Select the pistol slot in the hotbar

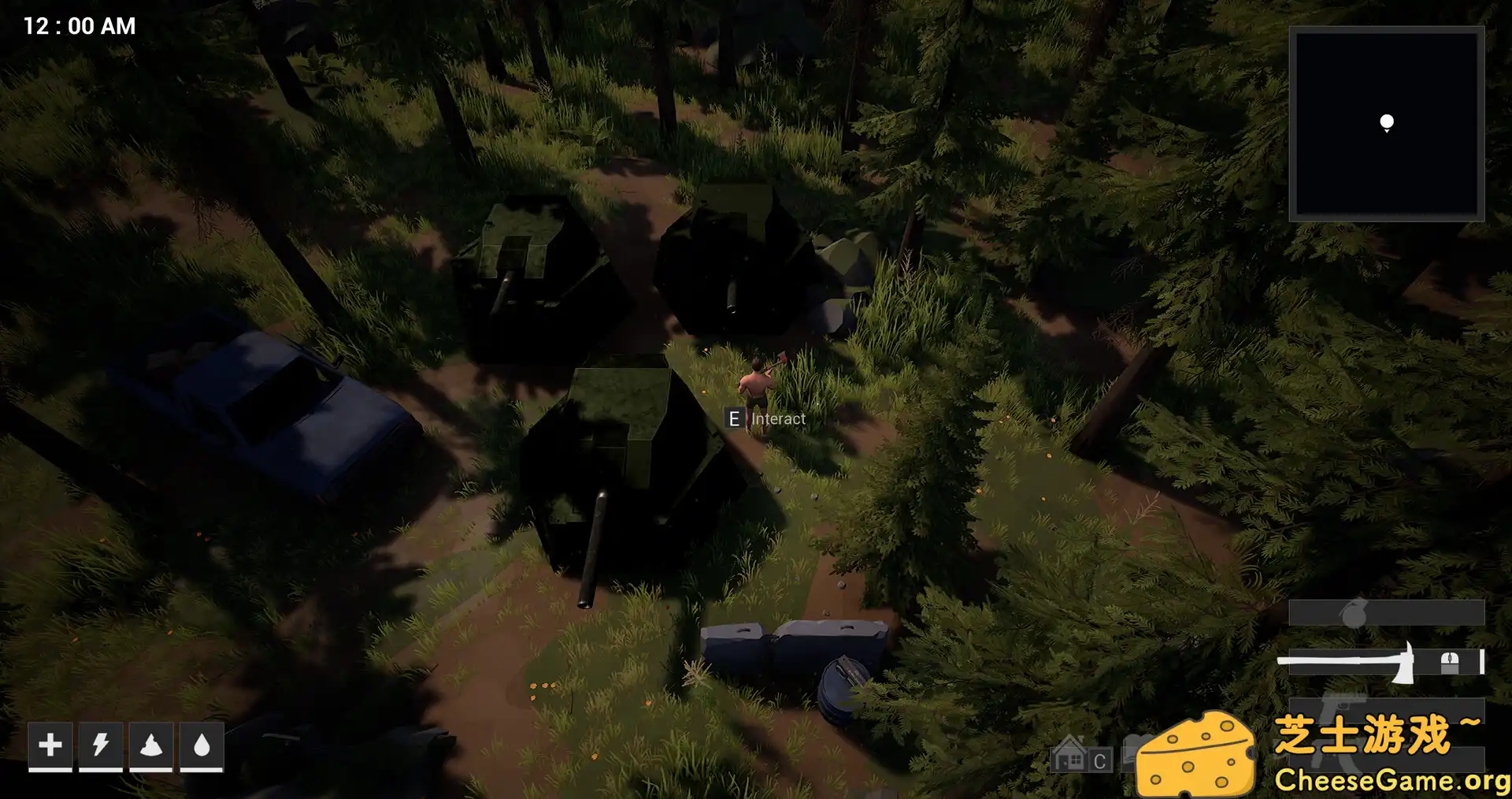tap(1339, 709)
